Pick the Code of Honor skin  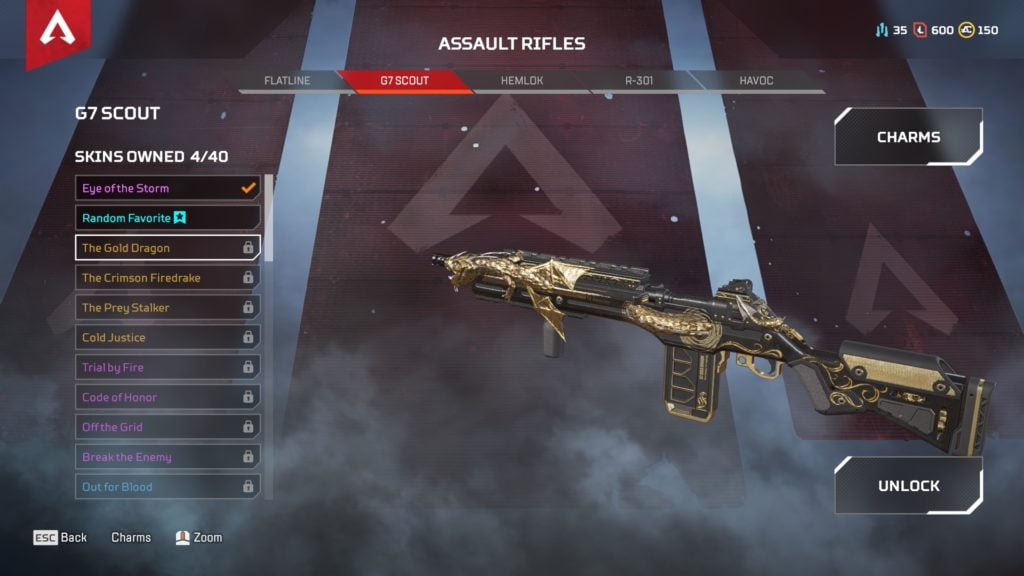click(x=167, y=397)
